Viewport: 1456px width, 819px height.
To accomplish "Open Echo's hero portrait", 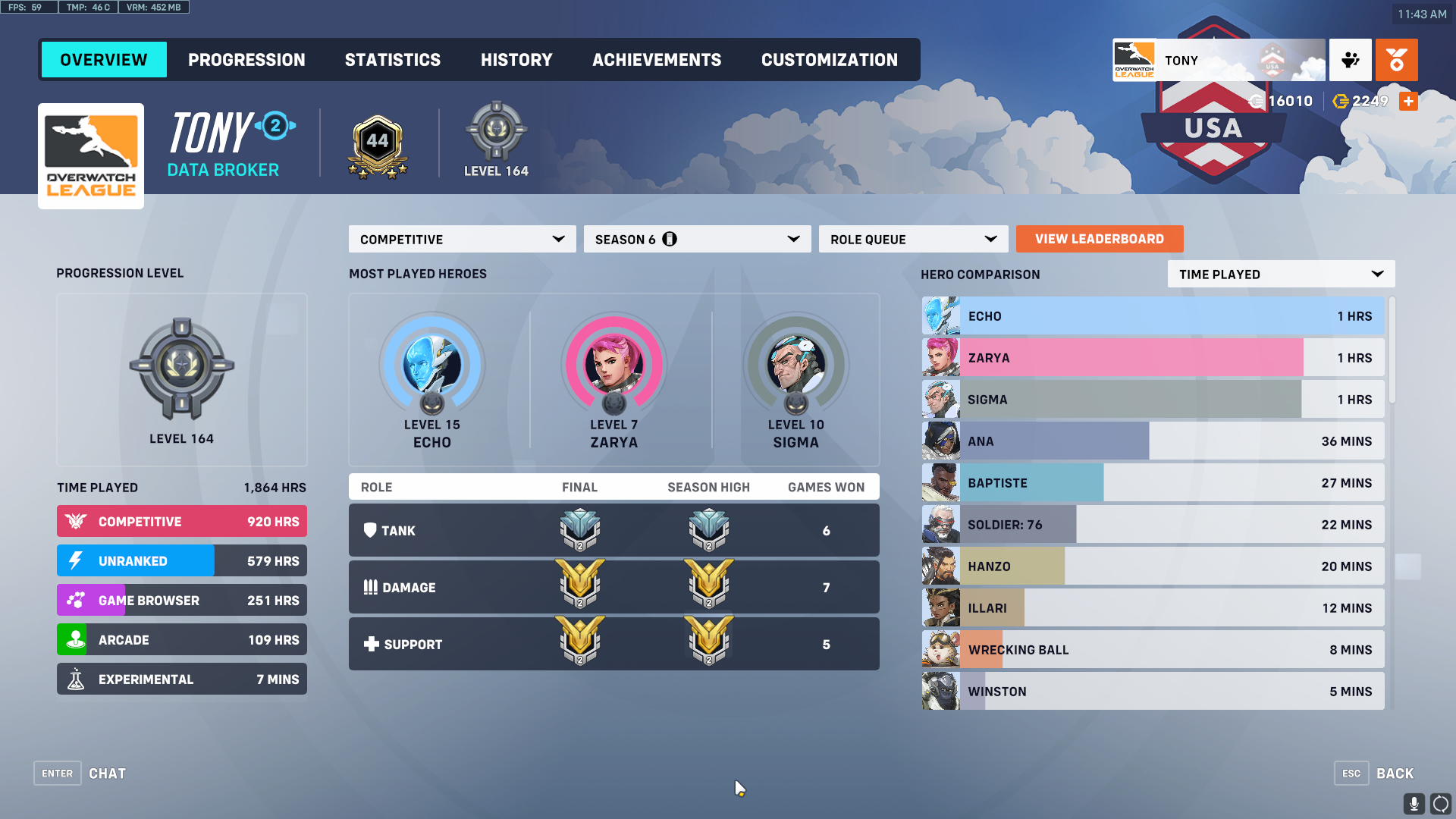I will [431, 366].
